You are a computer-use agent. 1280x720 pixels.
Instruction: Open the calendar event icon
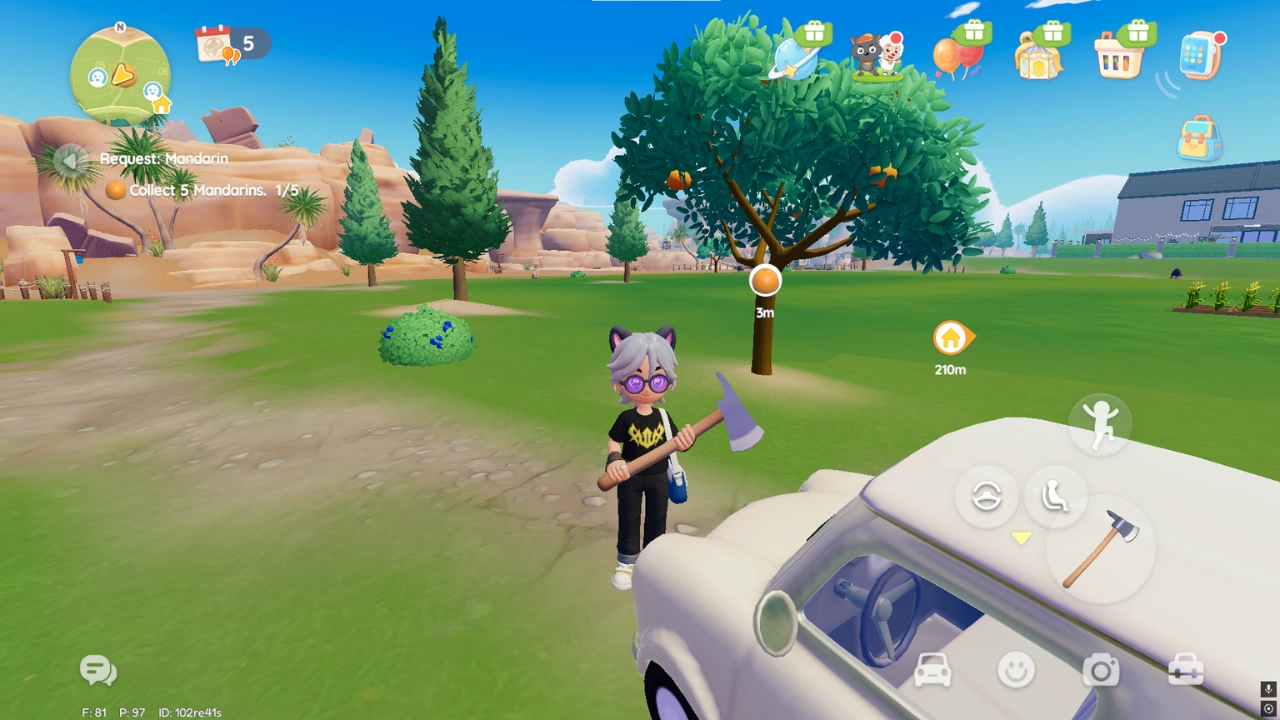click(x=216, y=44)
